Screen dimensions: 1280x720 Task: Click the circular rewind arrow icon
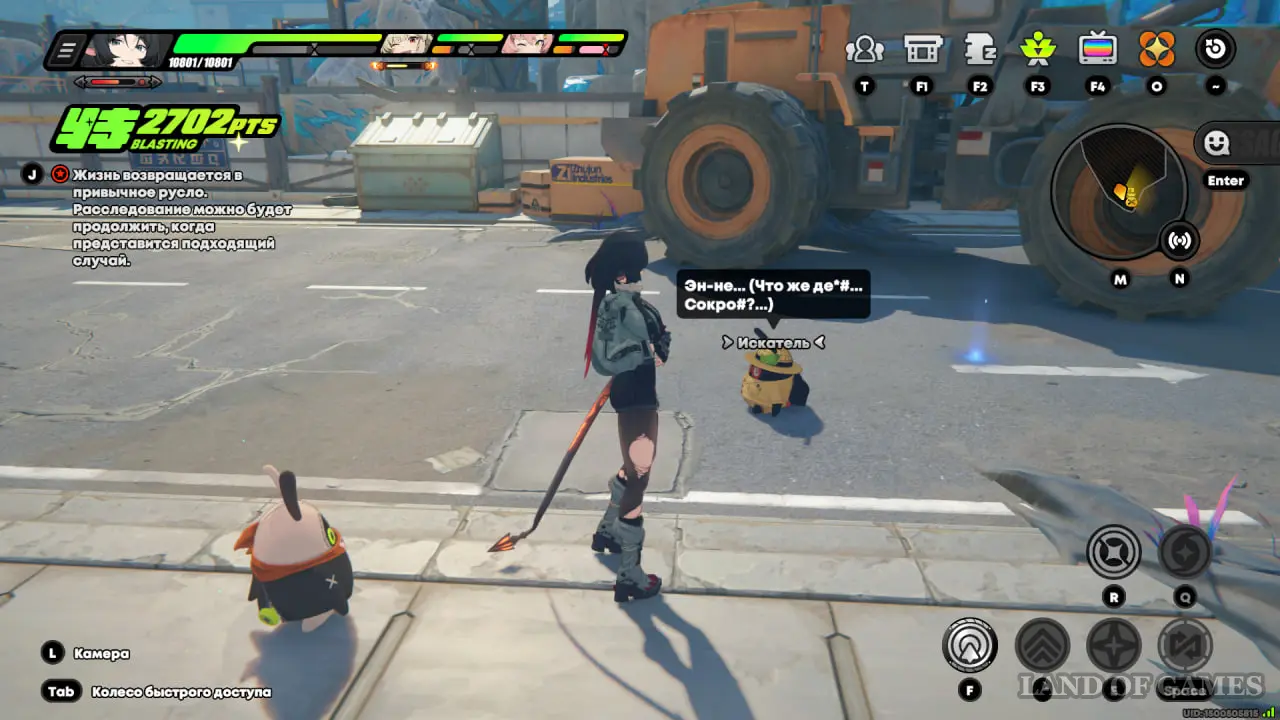(x=1215, y=49)
